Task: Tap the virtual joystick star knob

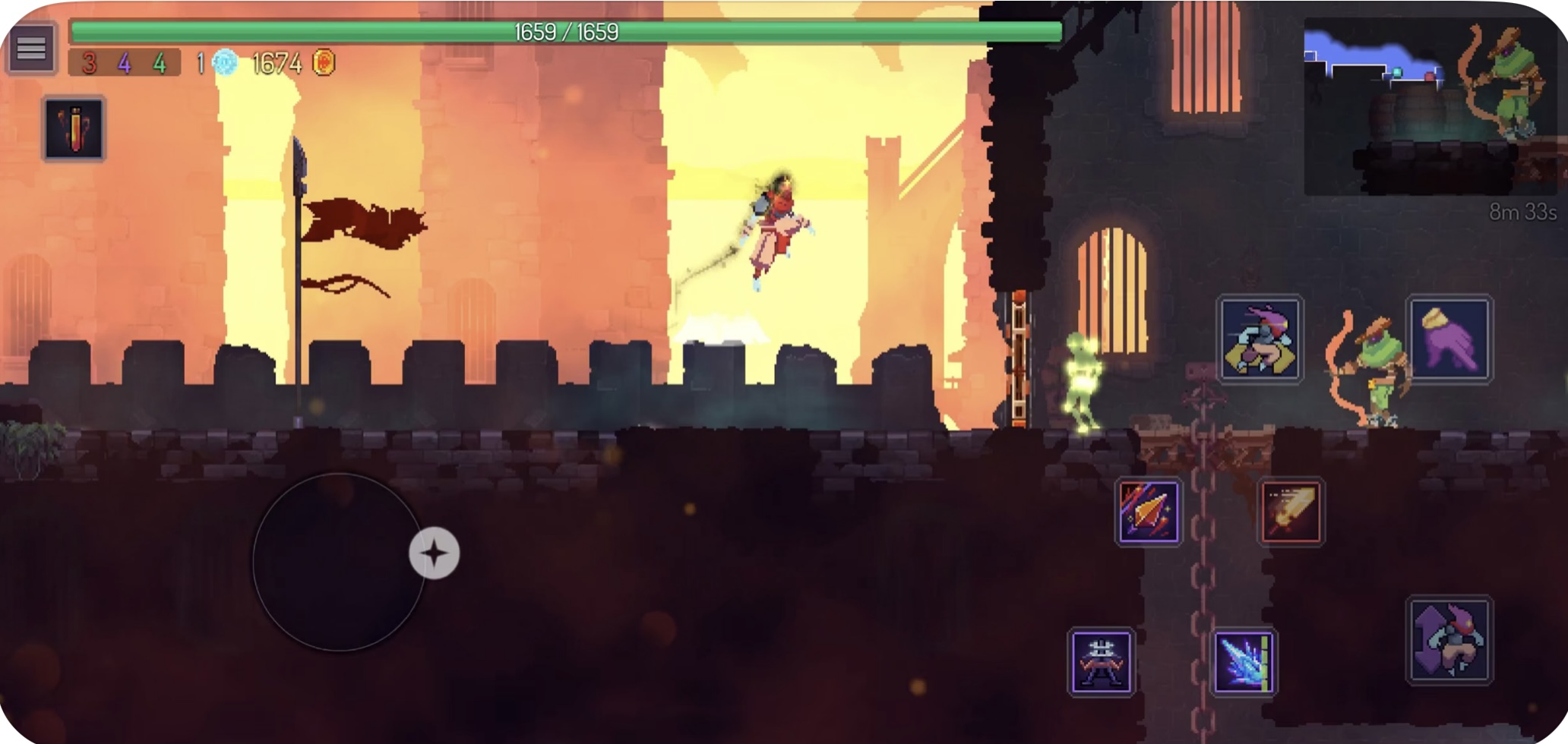Action: tap(435, 553)
